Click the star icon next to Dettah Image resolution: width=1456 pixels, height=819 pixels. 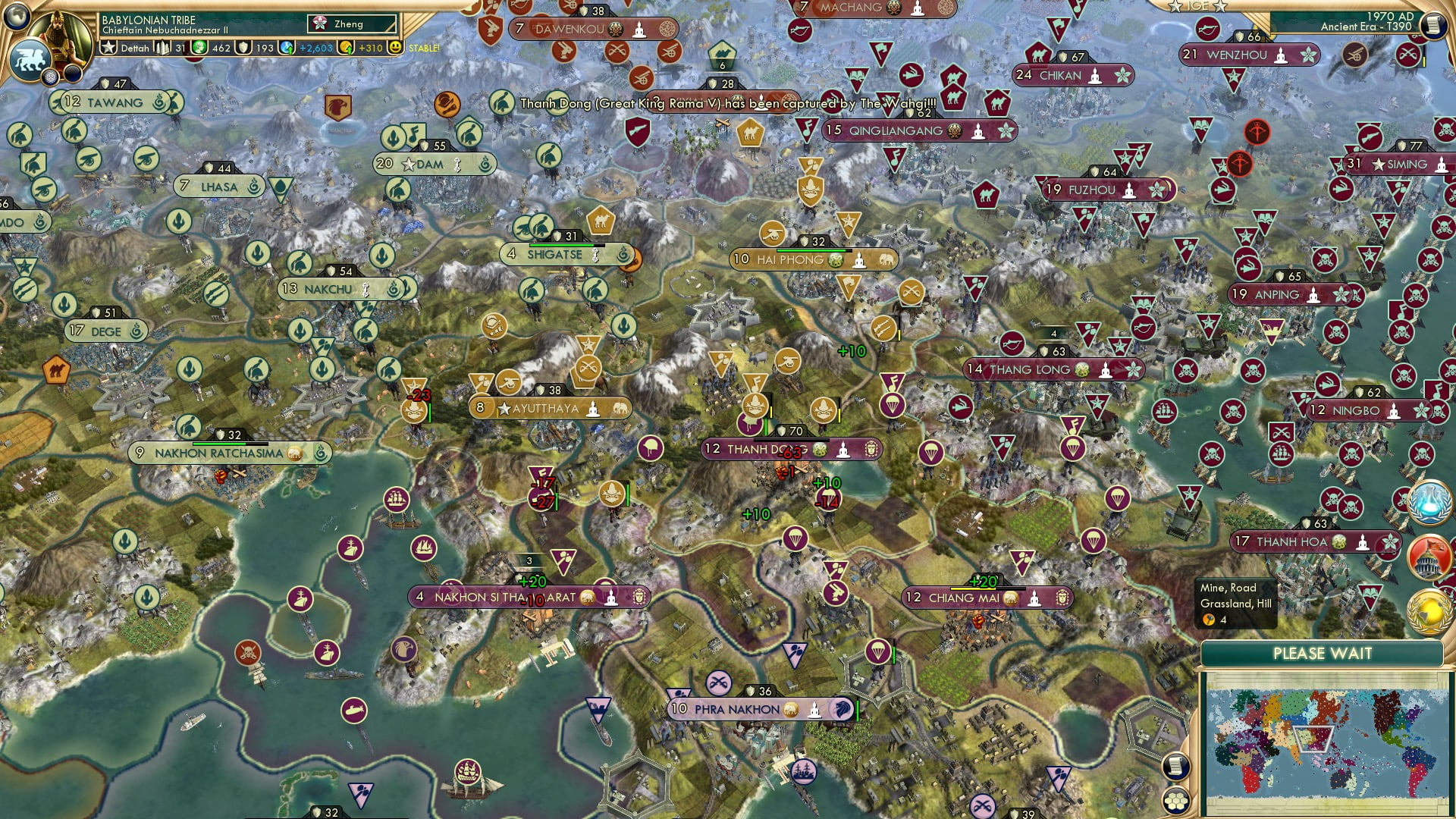(x=108, y=47)
